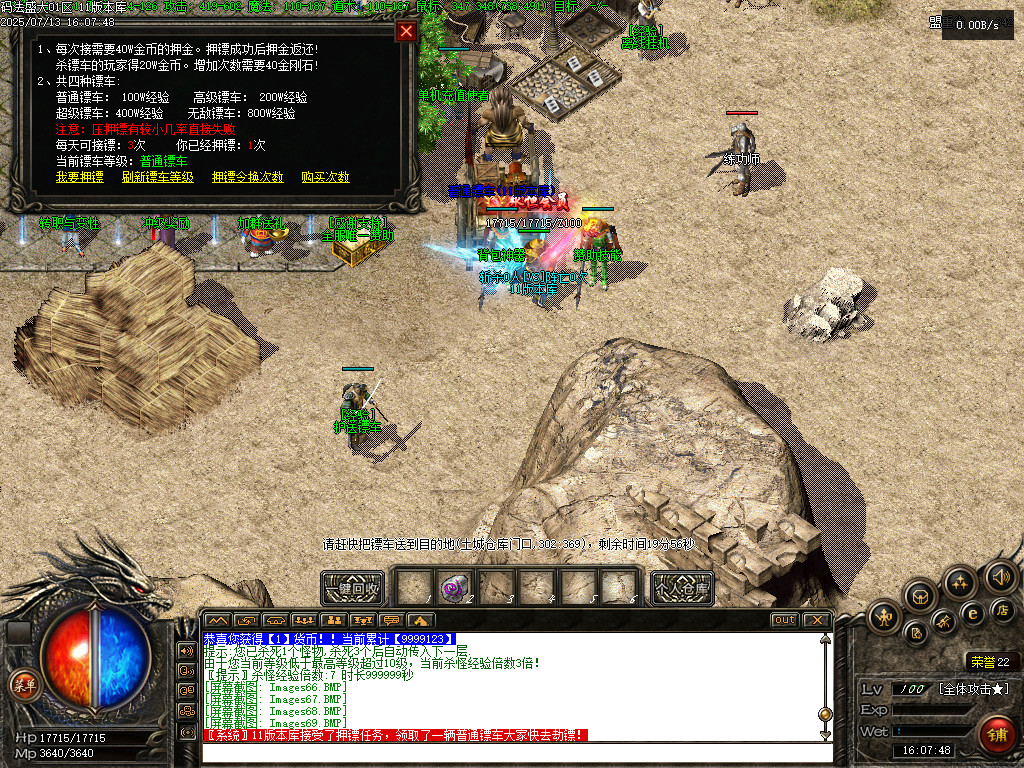Open the character equipment icon
Viewport: 1024px width, 768px height.
(x=884, y=616)
